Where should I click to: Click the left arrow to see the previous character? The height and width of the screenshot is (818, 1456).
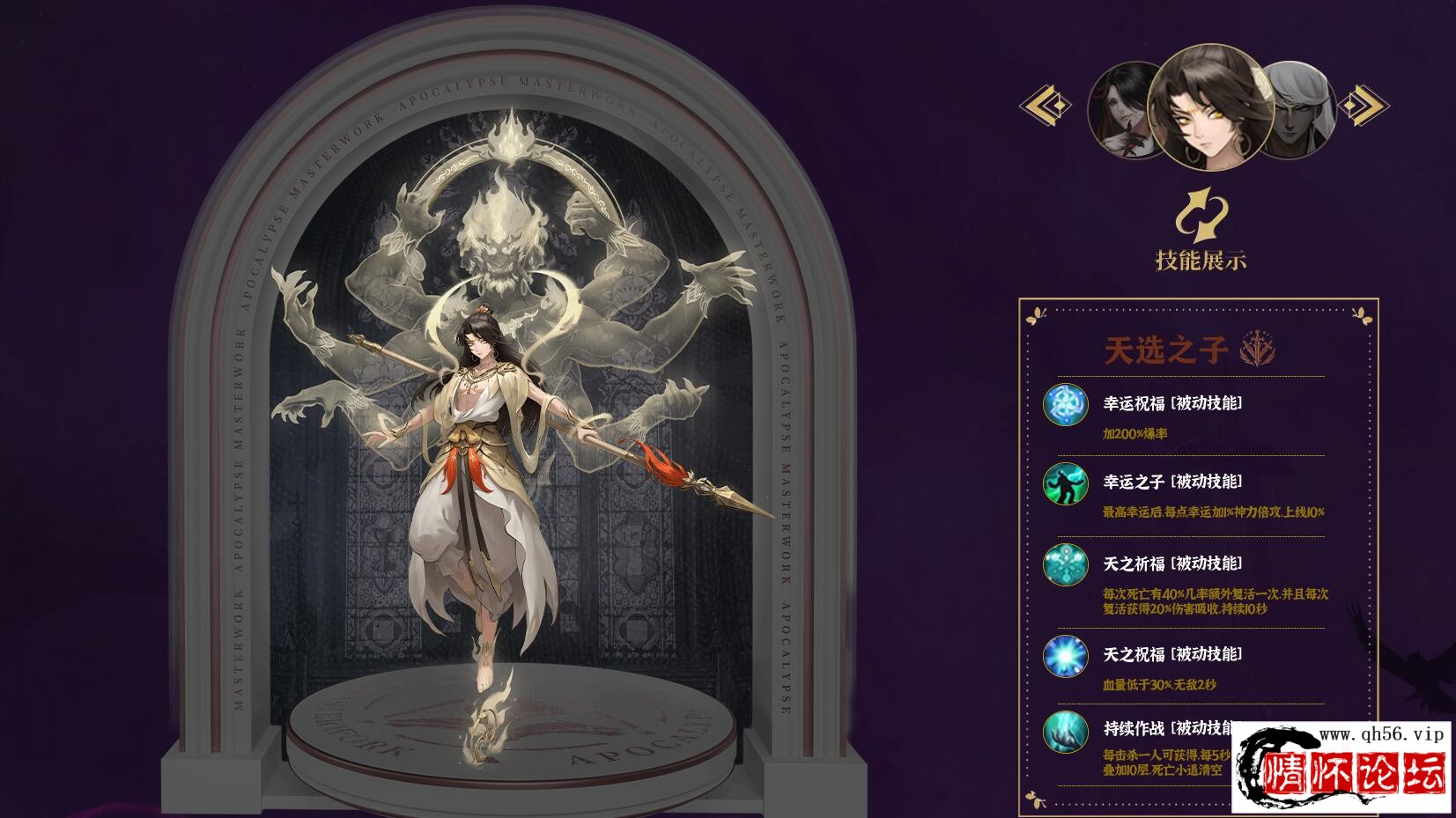(x=1046, y=106)
